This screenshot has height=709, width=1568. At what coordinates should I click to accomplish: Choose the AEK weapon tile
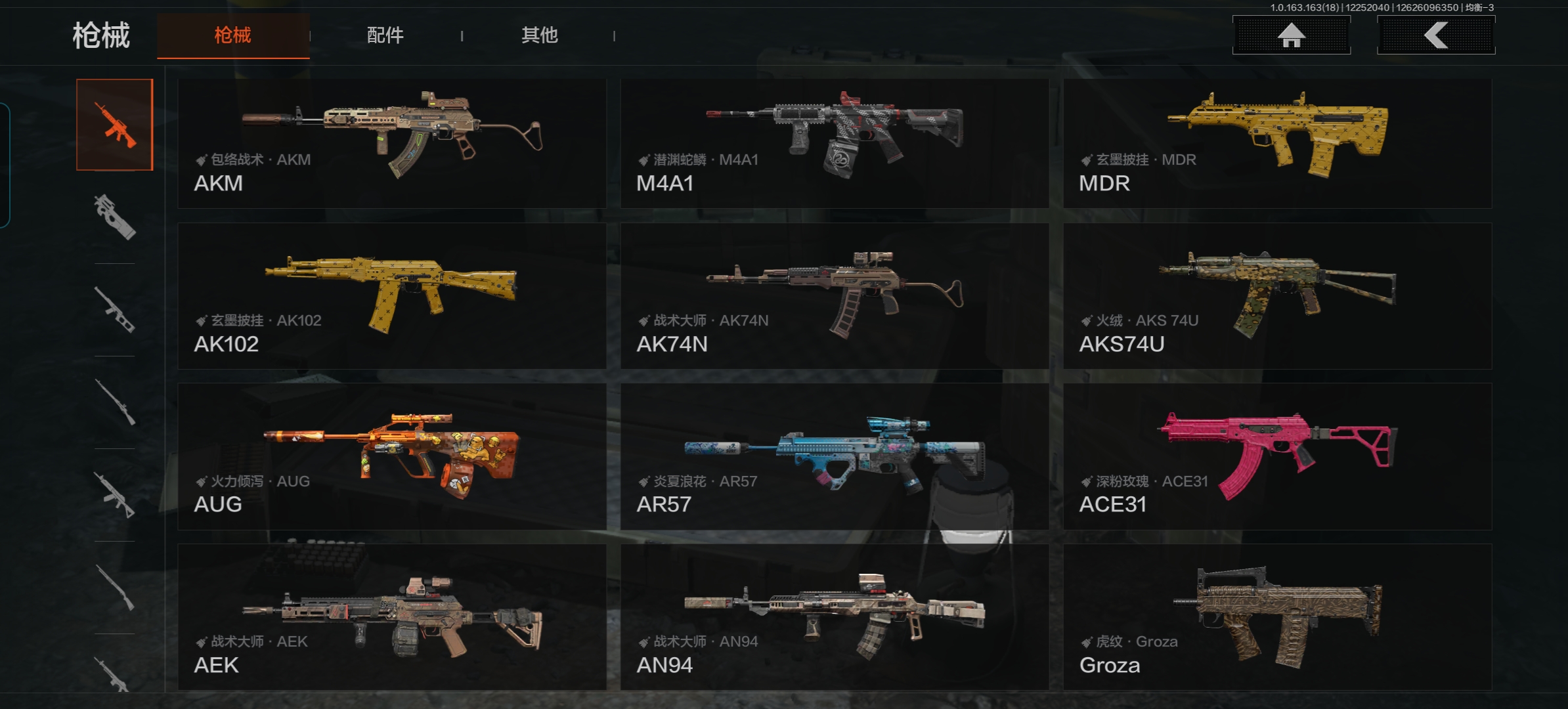pos(392,617)
